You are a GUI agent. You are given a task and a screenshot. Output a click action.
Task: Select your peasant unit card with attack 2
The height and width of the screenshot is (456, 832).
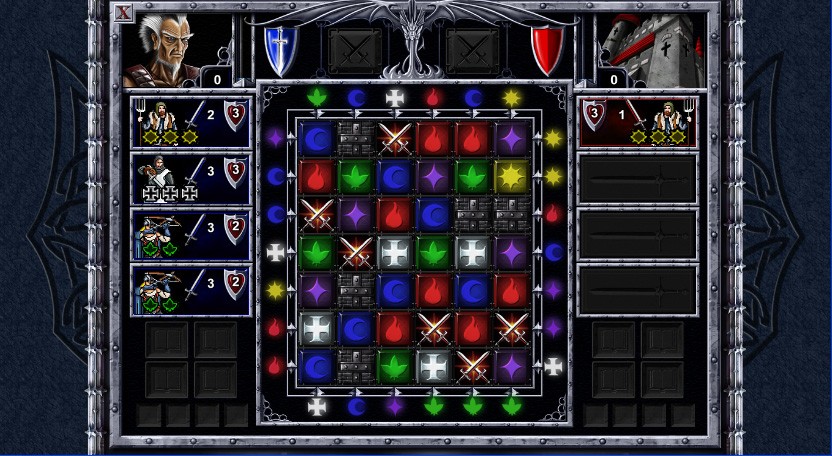[190, 122]
